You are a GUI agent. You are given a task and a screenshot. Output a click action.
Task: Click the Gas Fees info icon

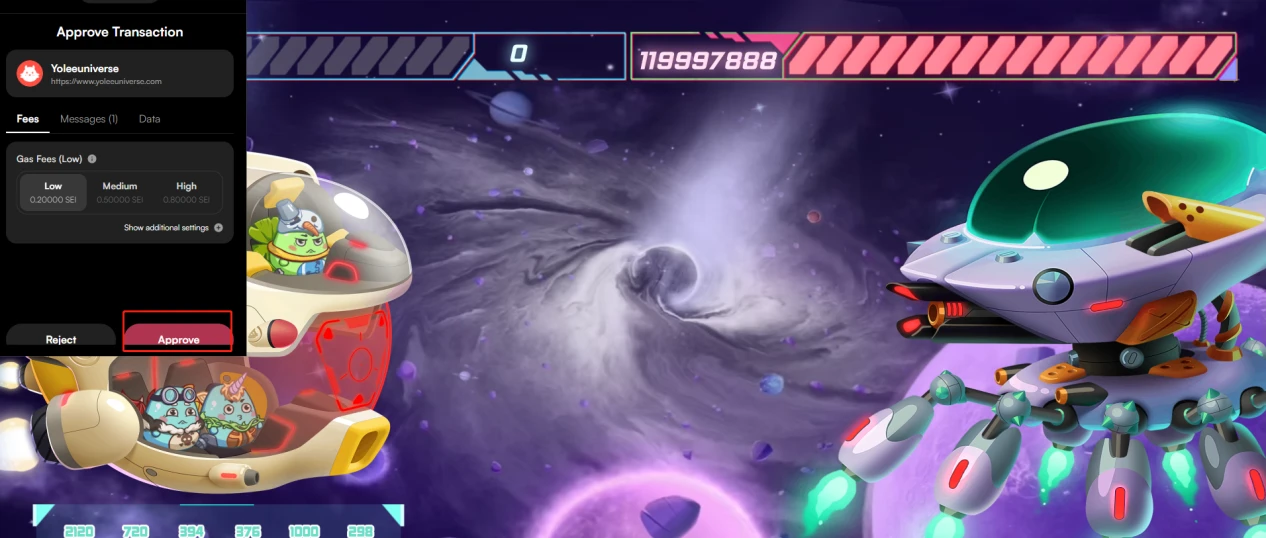[92, 159]
